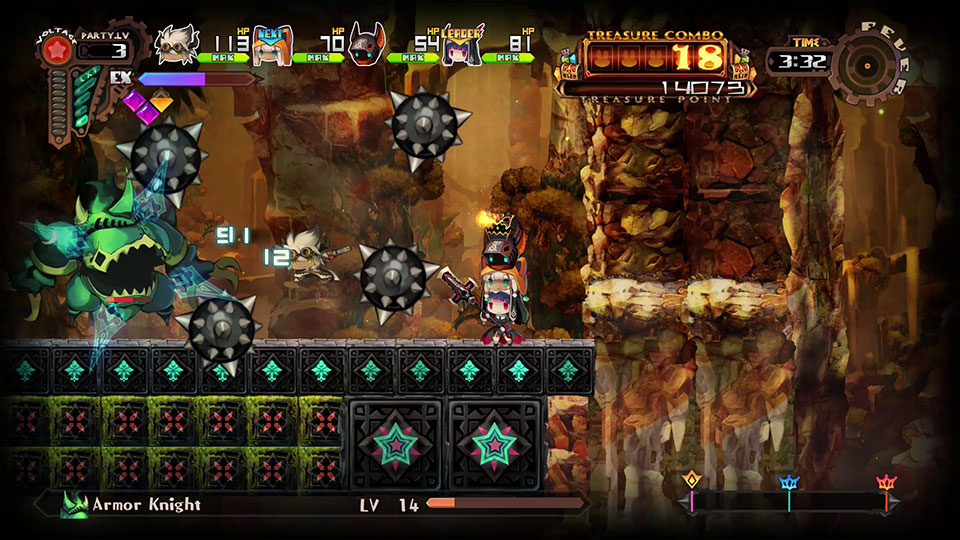Select the white-haired party member portrait

point(179,45)
